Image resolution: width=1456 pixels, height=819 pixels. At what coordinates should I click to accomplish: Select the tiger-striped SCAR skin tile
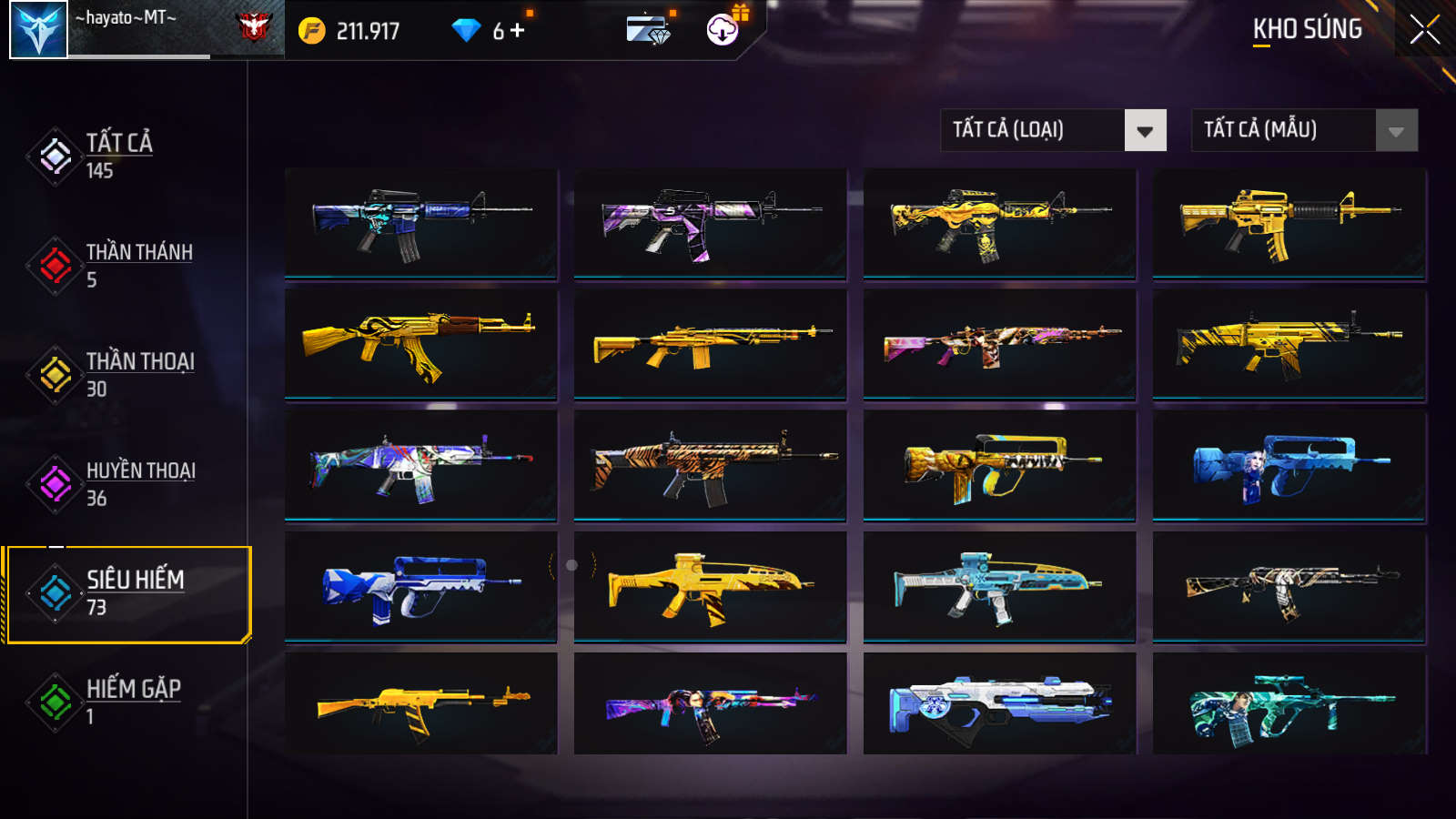click(x=710, y=465)
